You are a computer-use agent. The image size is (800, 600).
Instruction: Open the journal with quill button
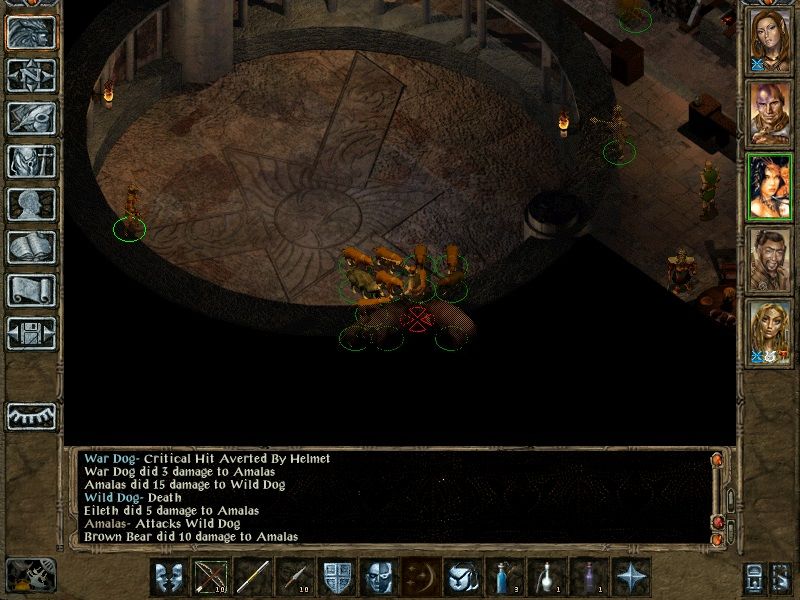(x=31, y=118)
